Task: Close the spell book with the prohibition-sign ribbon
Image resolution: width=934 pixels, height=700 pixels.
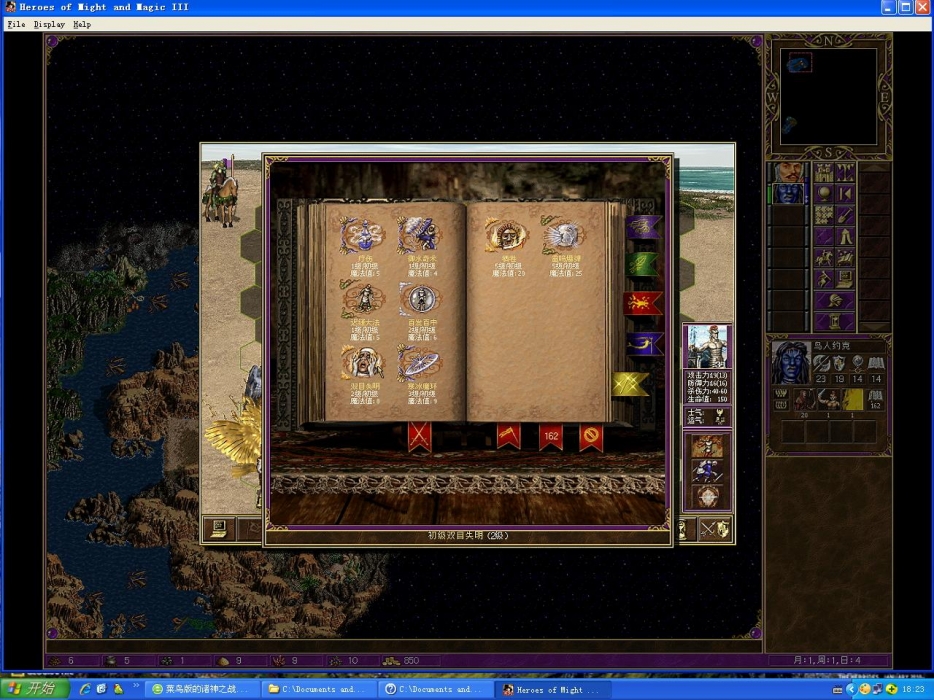Action: [x=591, y=436]
